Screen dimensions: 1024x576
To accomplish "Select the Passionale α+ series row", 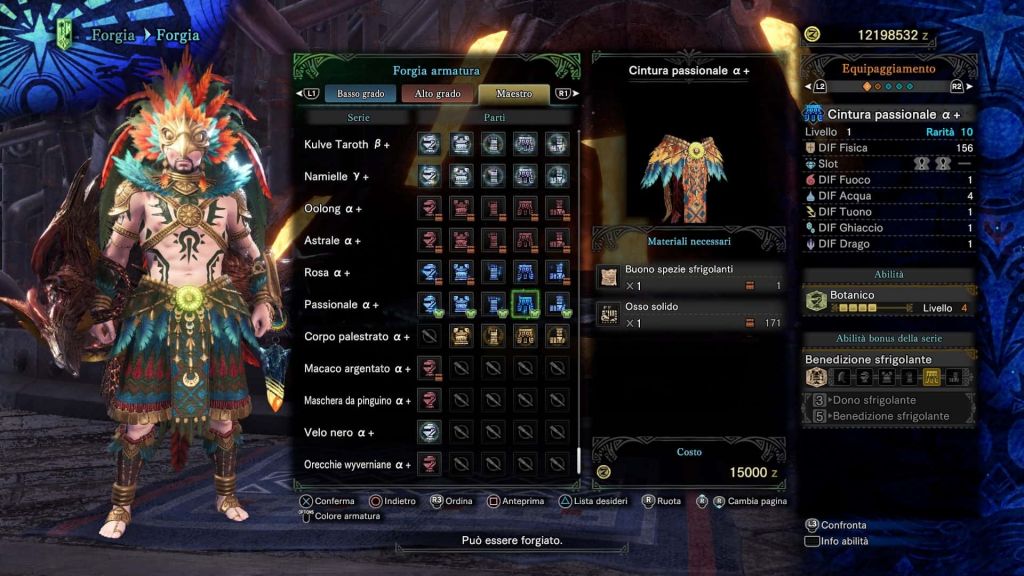I will 341,305.
